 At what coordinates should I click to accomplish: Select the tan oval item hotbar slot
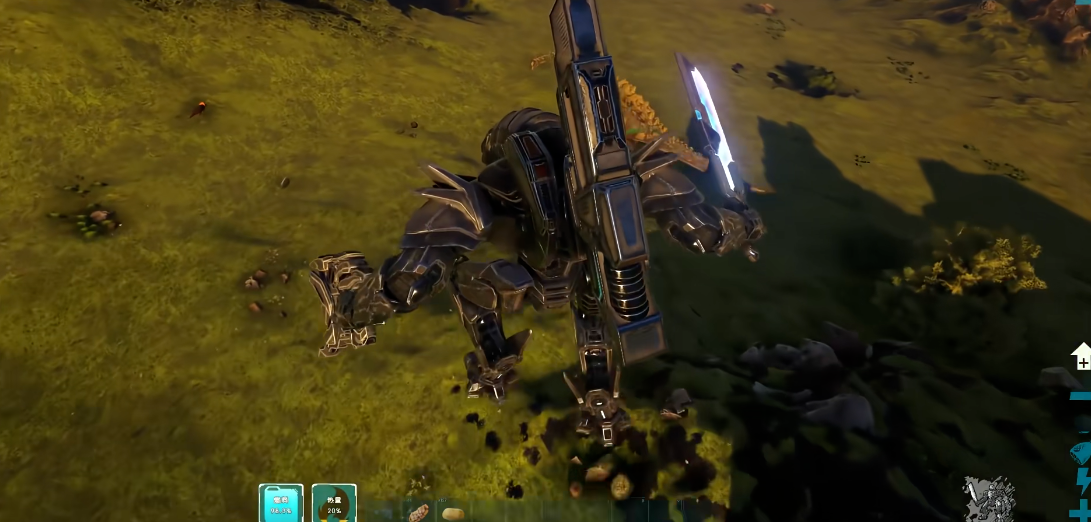[452, 513]
